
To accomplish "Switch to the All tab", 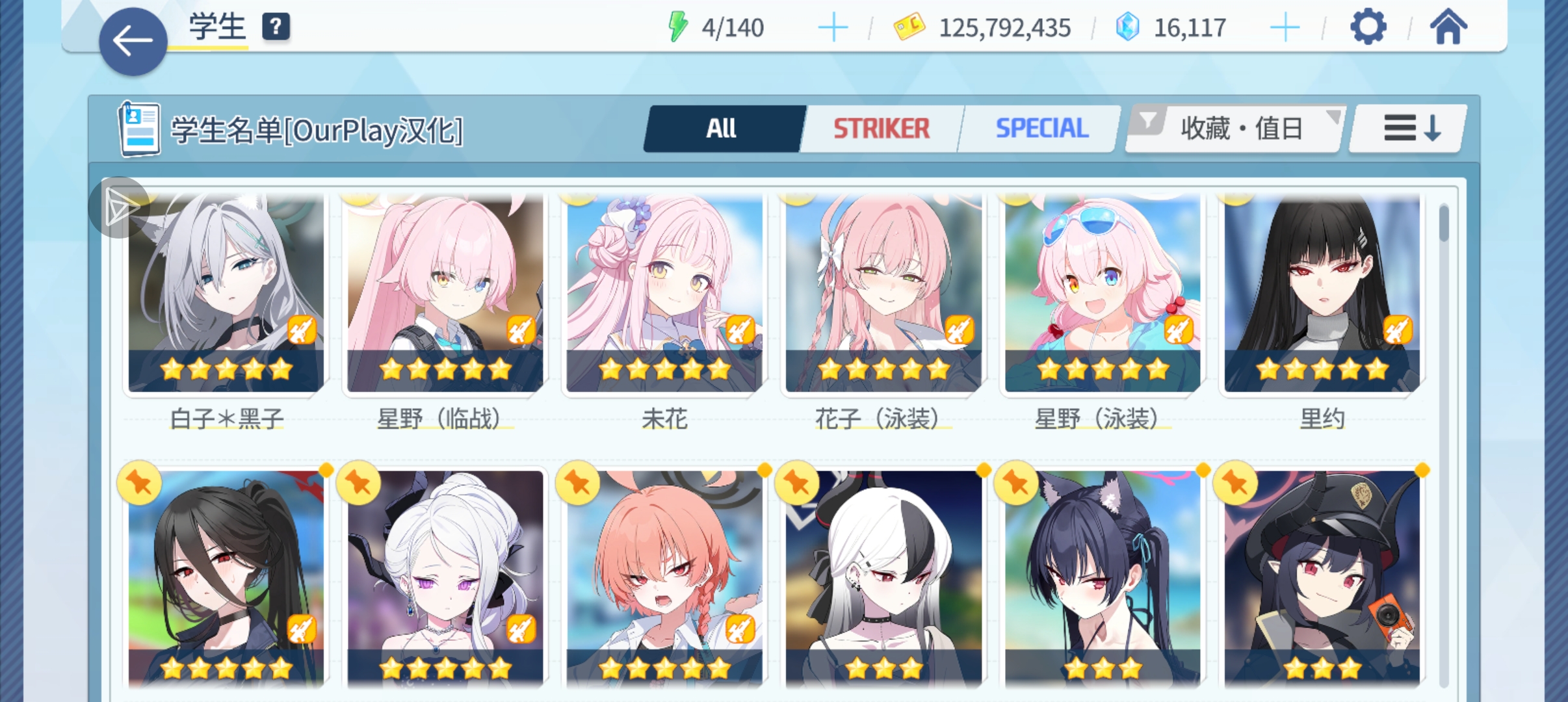I will (722, 129).
